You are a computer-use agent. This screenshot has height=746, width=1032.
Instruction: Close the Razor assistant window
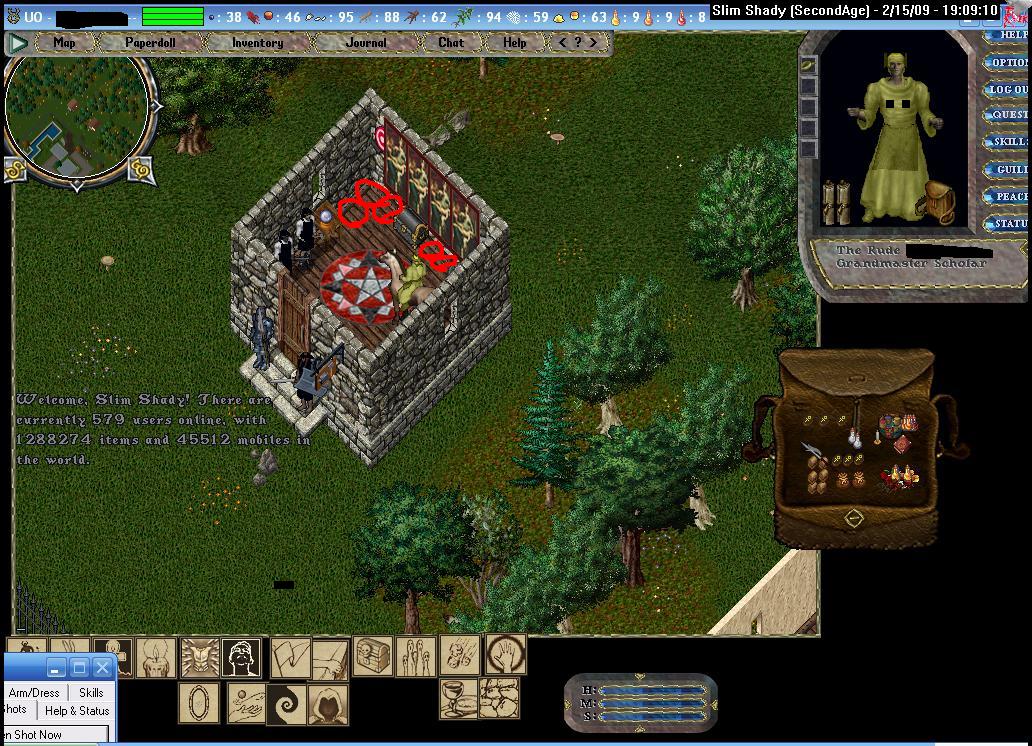(102, 668)
